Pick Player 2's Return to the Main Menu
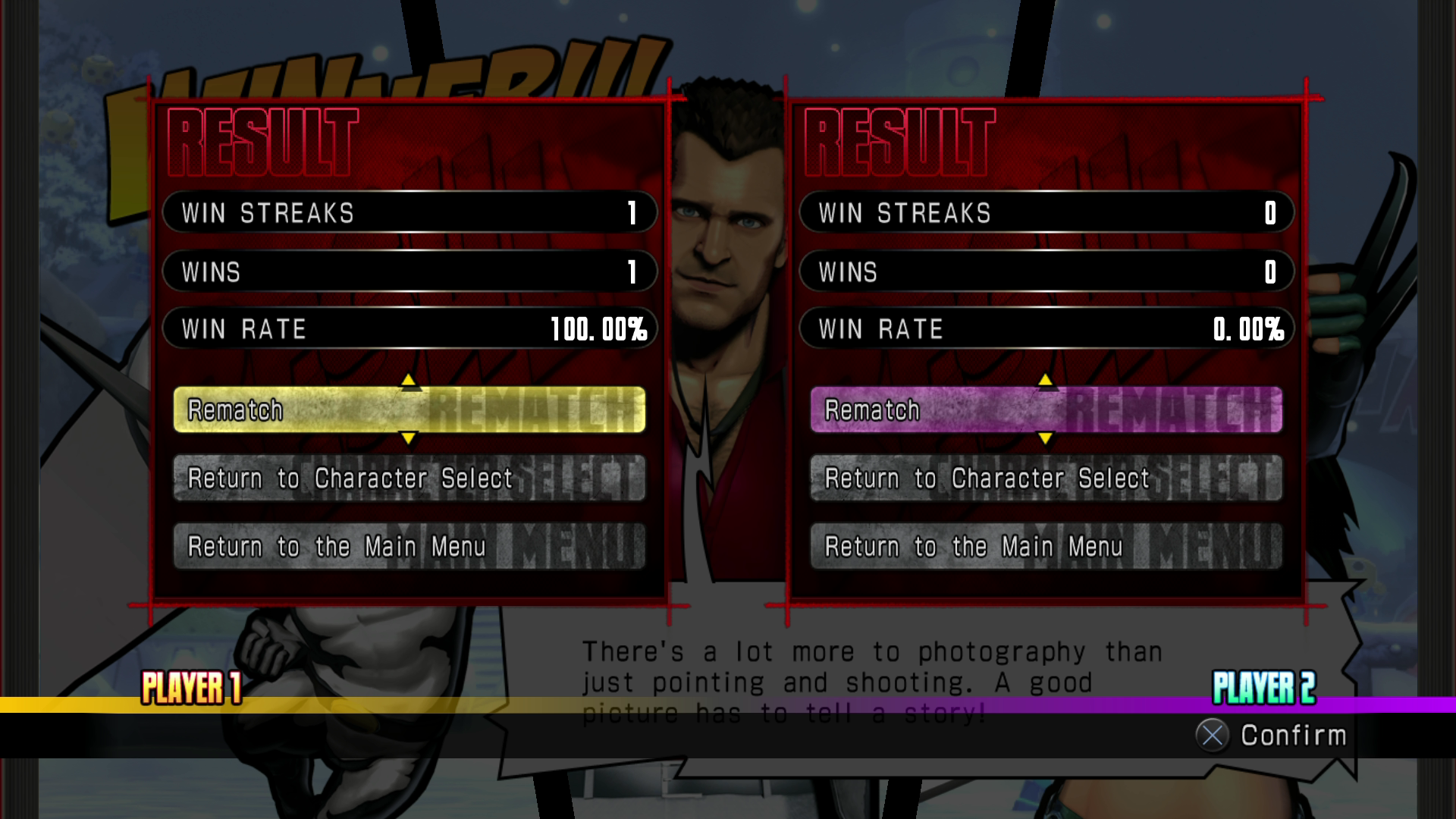The image size is (1456, 819). pos(1046,546)
